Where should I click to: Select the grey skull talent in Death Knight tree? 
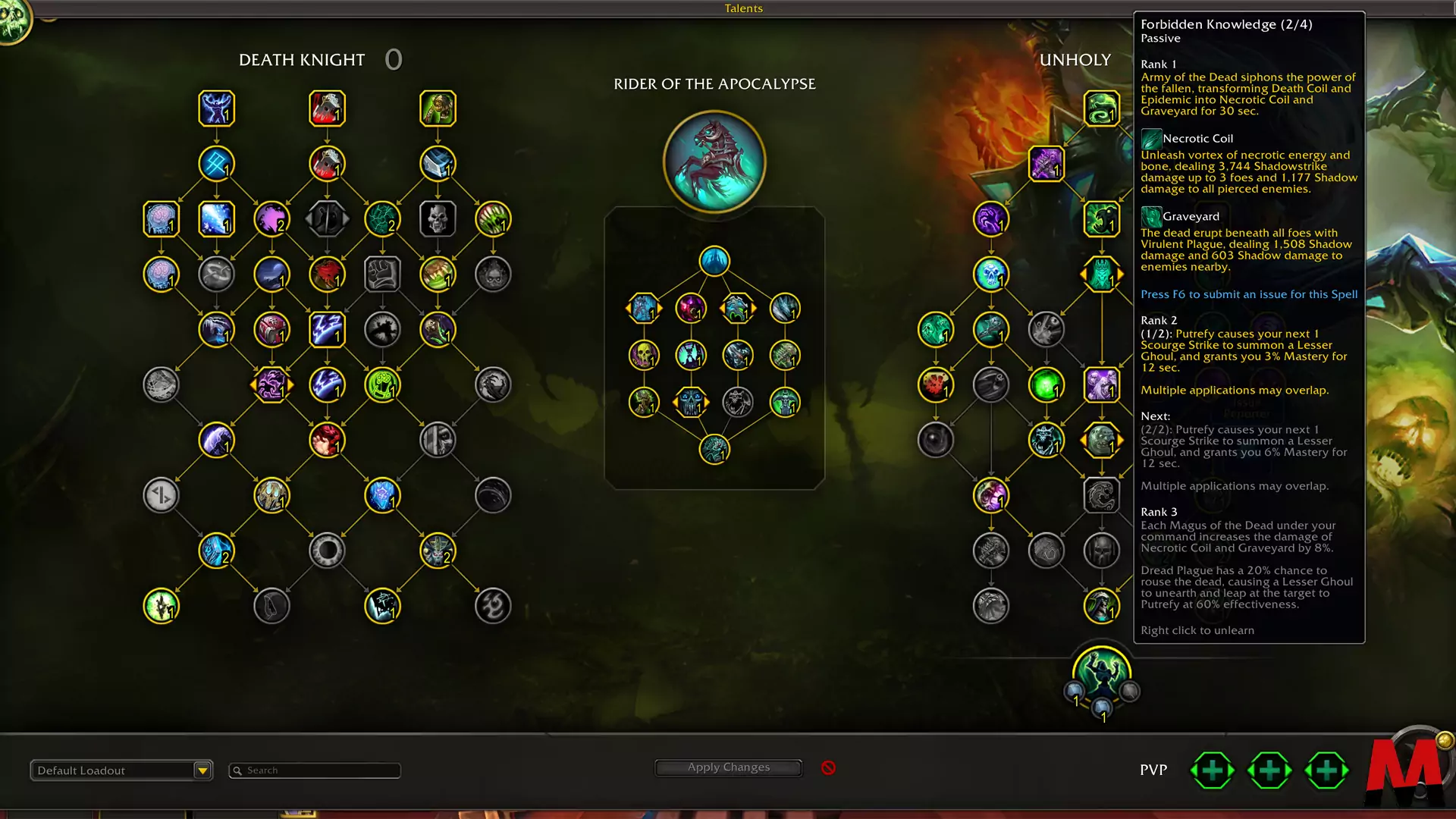point(438,219)
